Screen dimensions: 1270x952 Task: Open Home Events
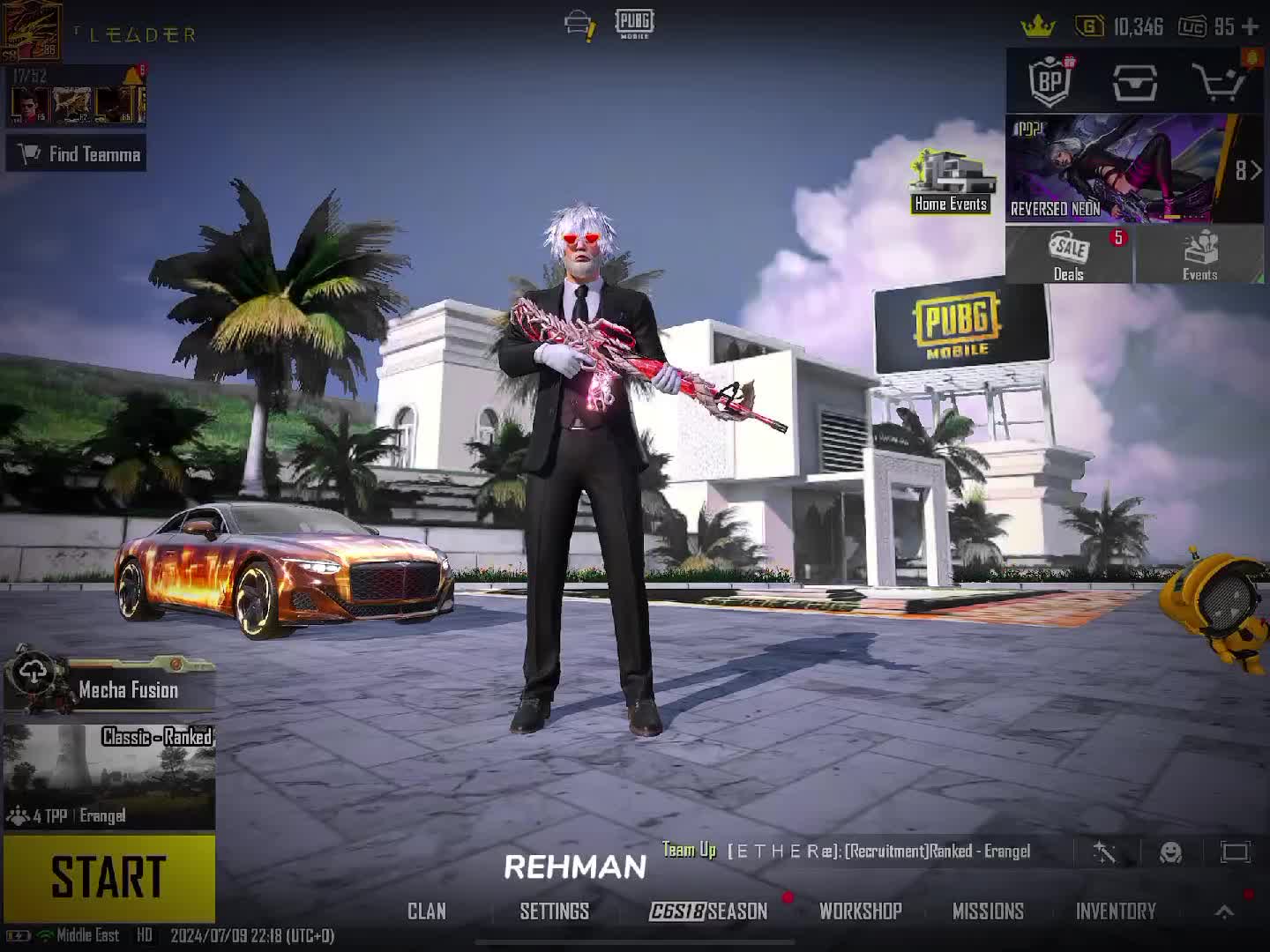click(x=950, y=182)
